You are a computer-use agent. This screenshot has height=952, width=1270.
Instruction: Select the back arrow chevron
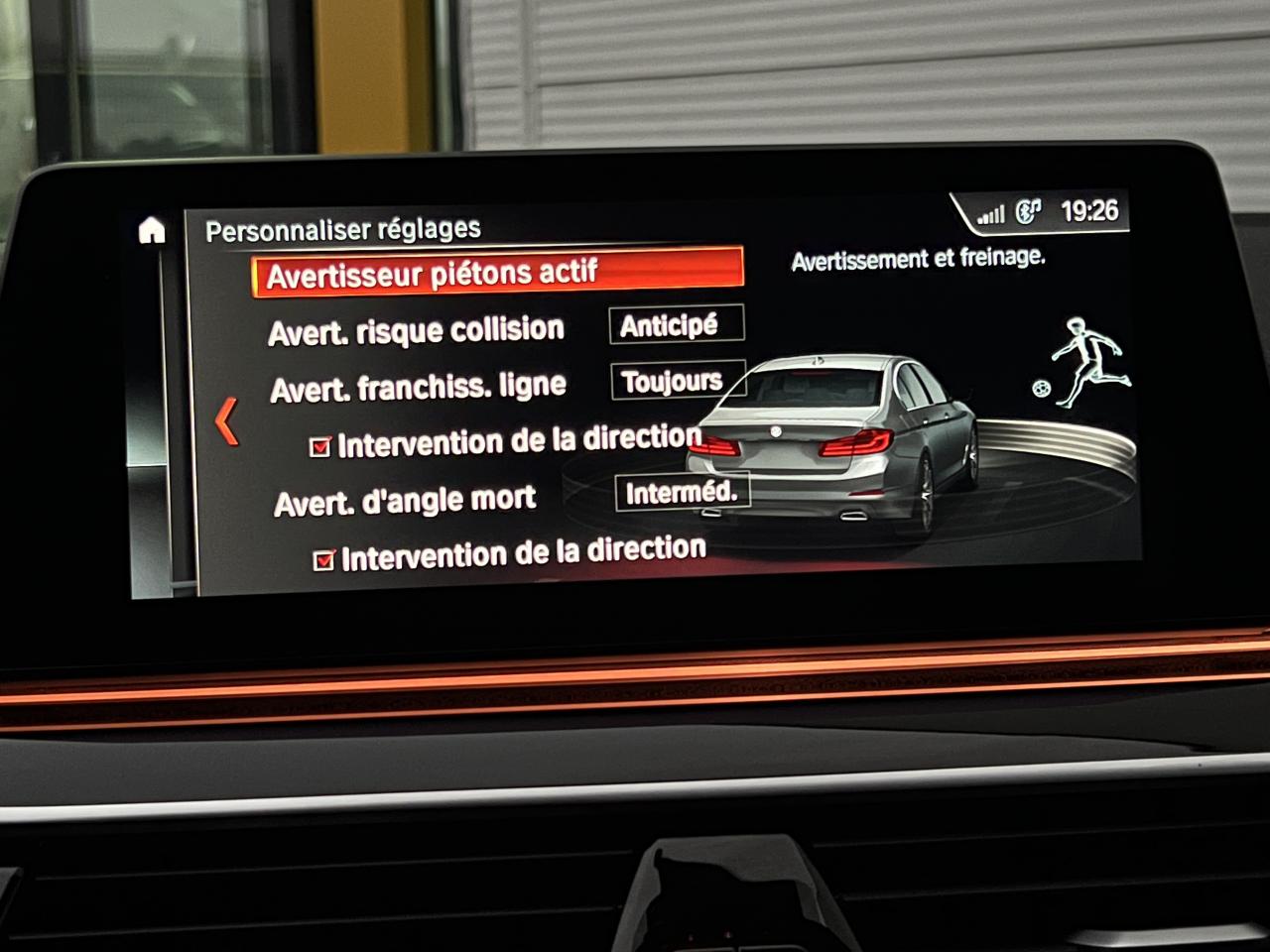pos(227,421)
